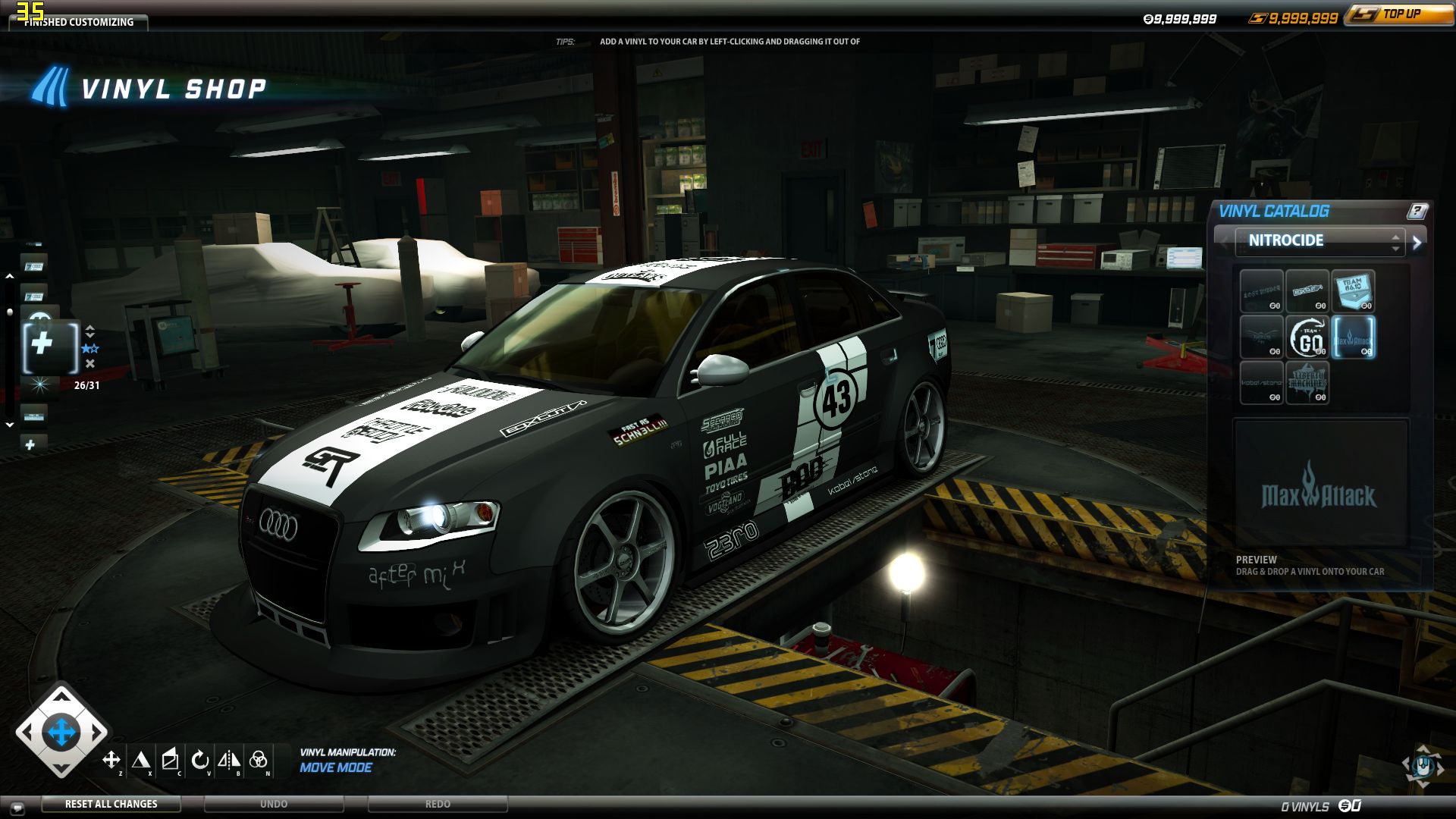
Task: Select the Team 86.10 vinyl thumbnail
Action: pos(1353,290)
